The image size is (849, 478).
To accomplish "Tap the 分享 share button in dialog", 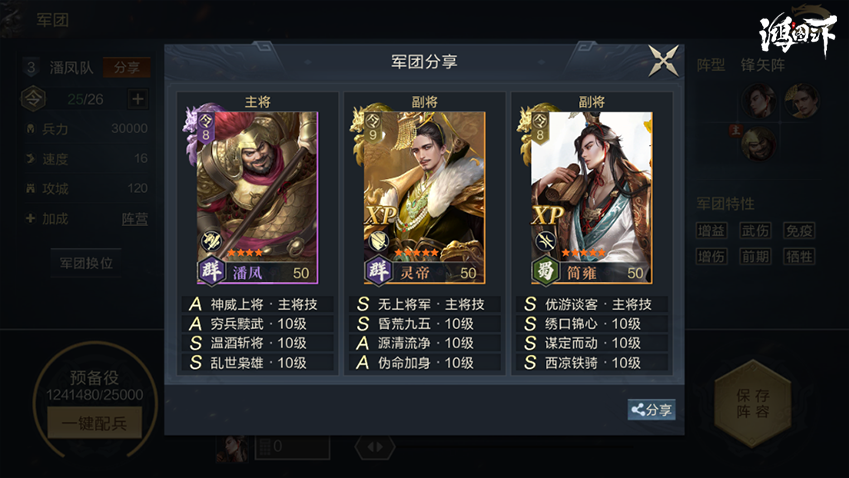I will [x=651, y=410].
